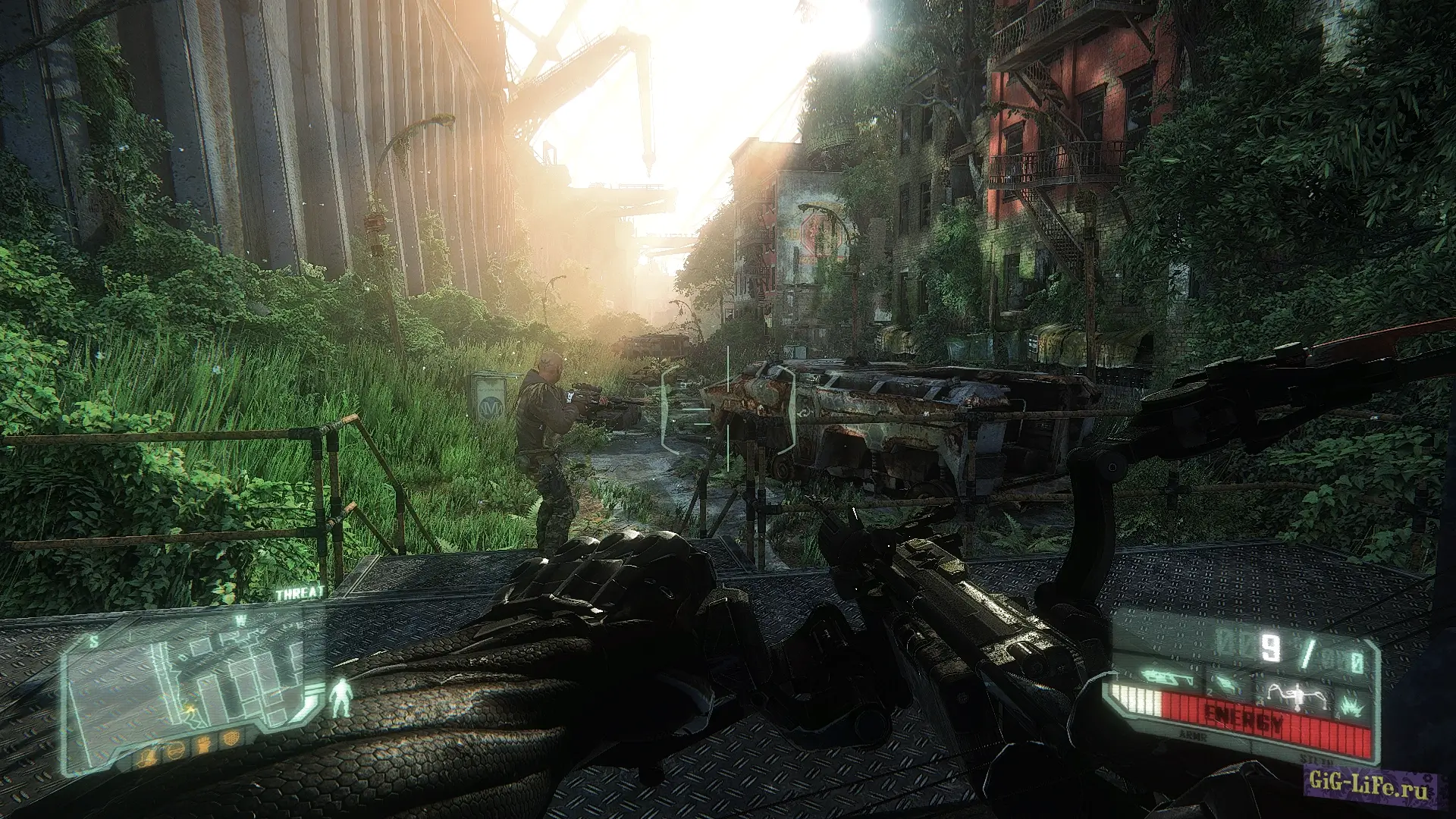
Task: Click the red ENERGY bar
Action: click(1242, 717)
